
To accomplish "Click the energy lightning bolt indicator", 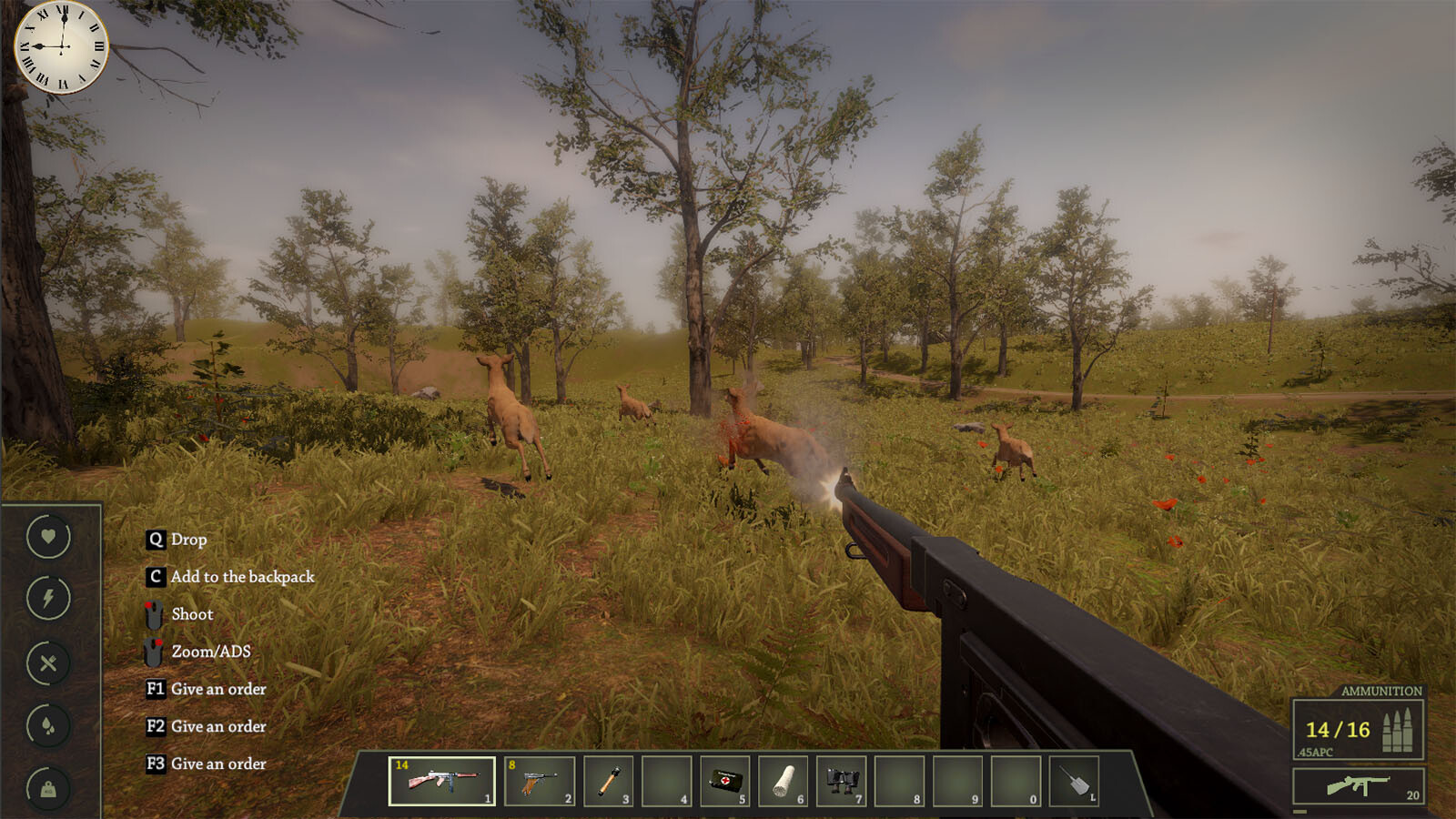I will point(48,599).
